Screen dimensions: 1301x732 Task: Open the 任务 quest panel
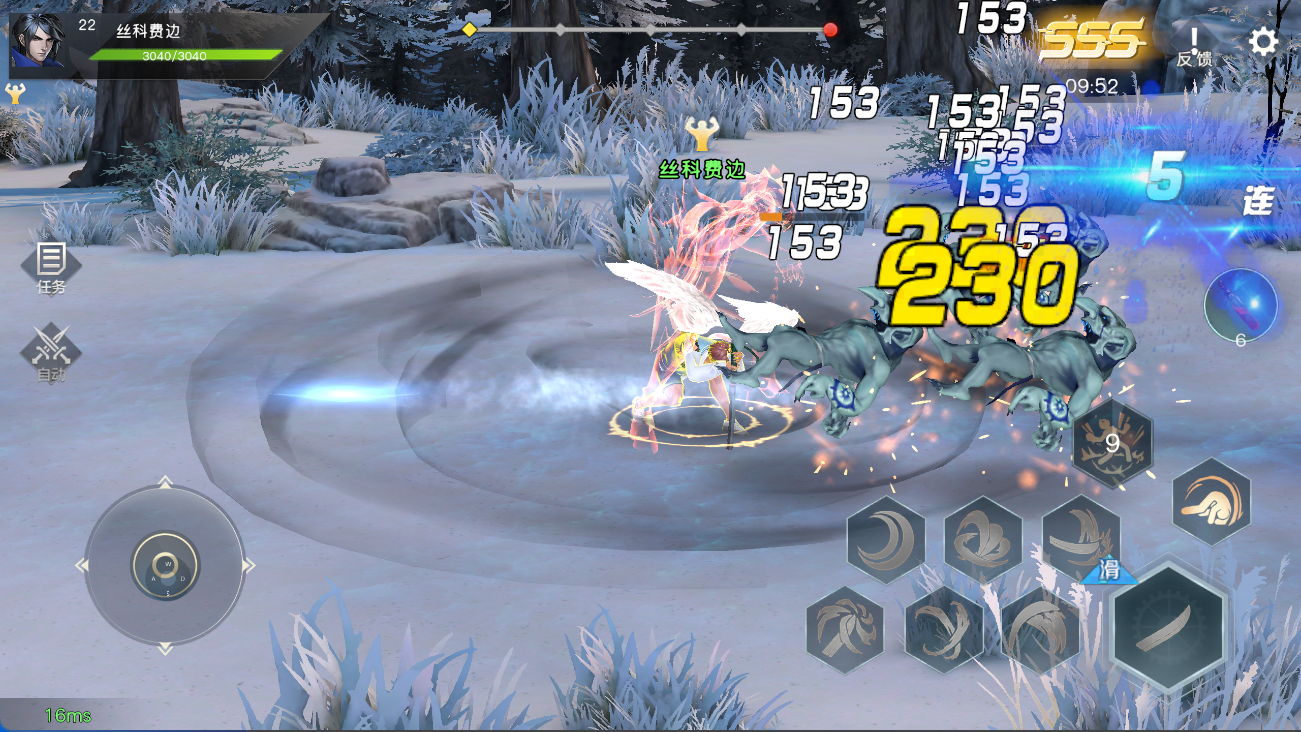[x=51, y=267]
